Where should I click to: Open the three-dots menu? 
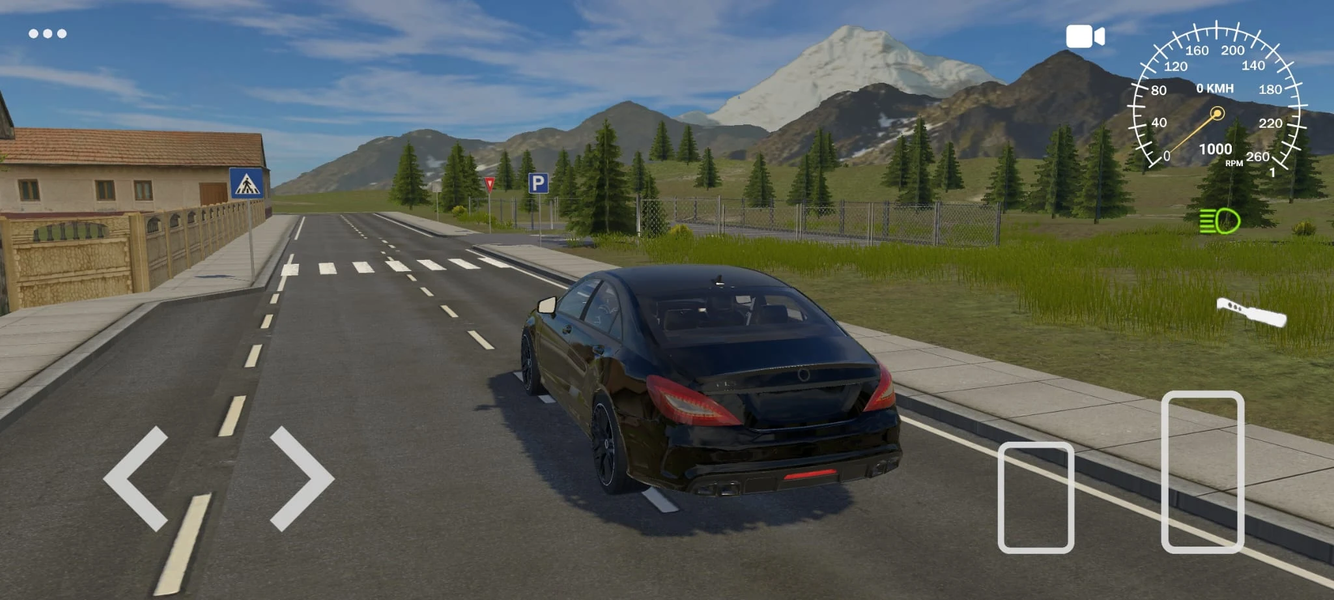[47, 33]
